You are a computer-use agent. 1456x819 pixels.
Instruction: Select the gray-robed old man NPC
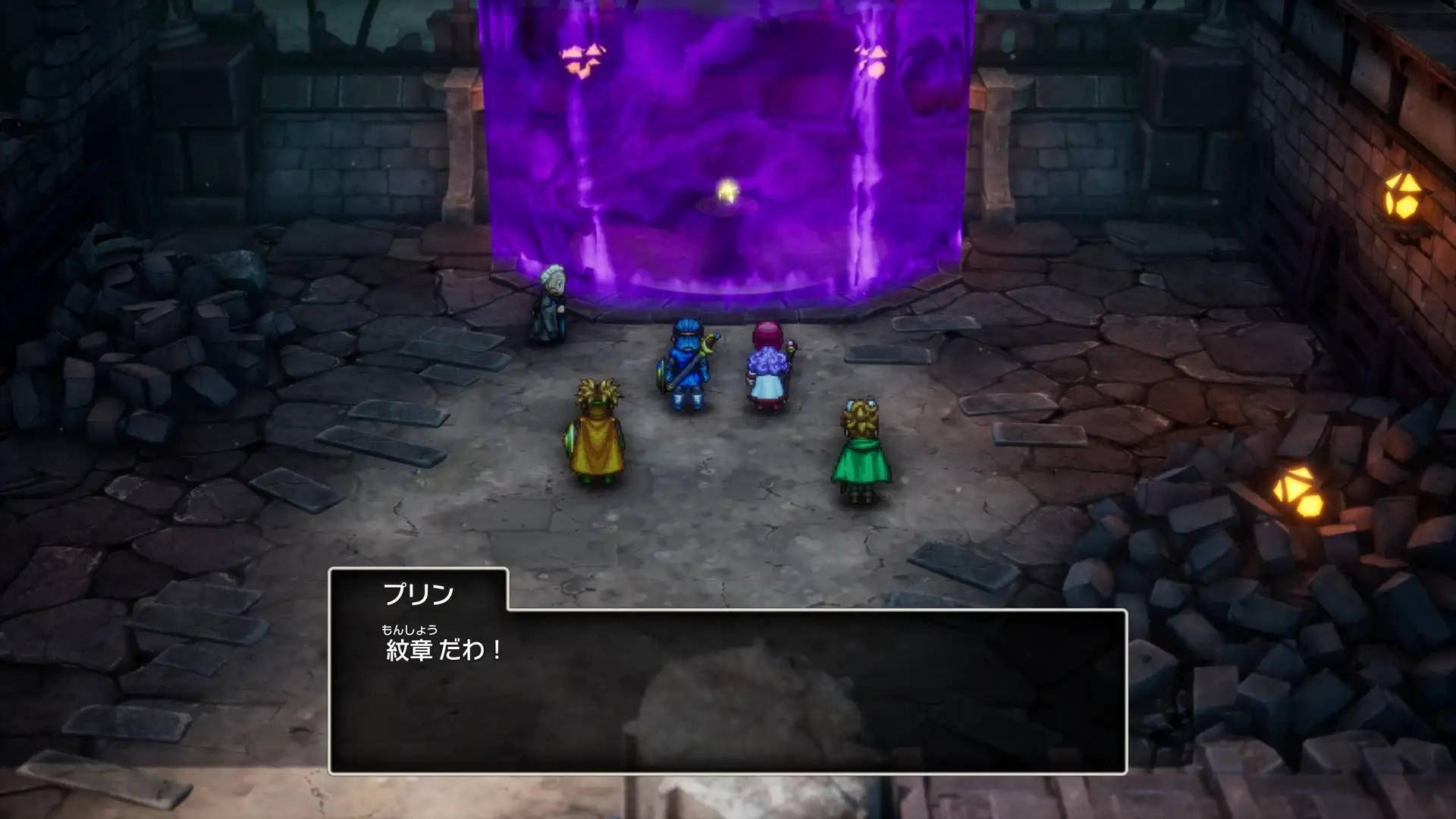tap(553, 303)
